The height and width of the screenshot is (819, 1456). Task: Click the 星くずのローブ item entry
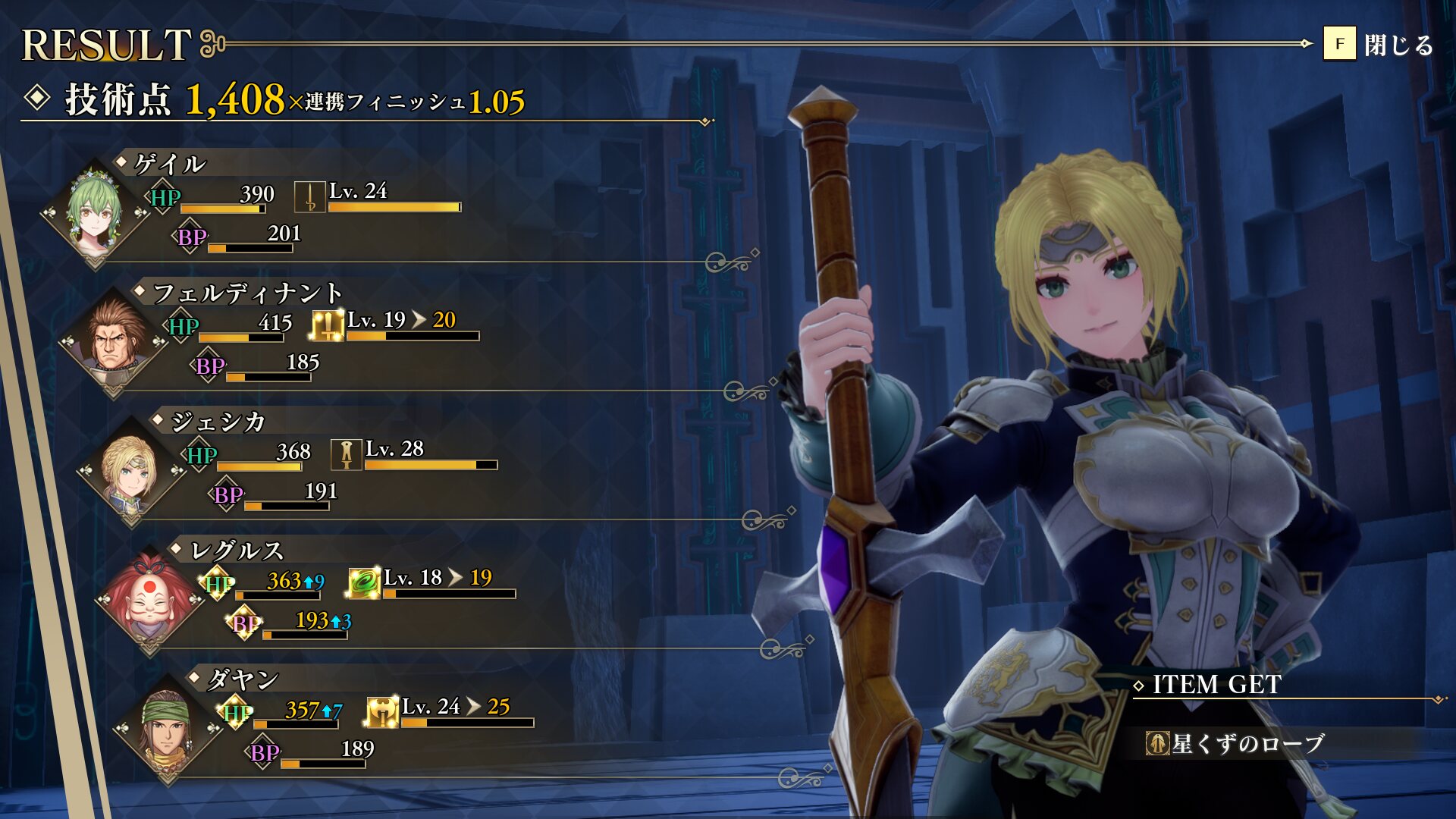pyautogui.click(x=1236, y=743)
